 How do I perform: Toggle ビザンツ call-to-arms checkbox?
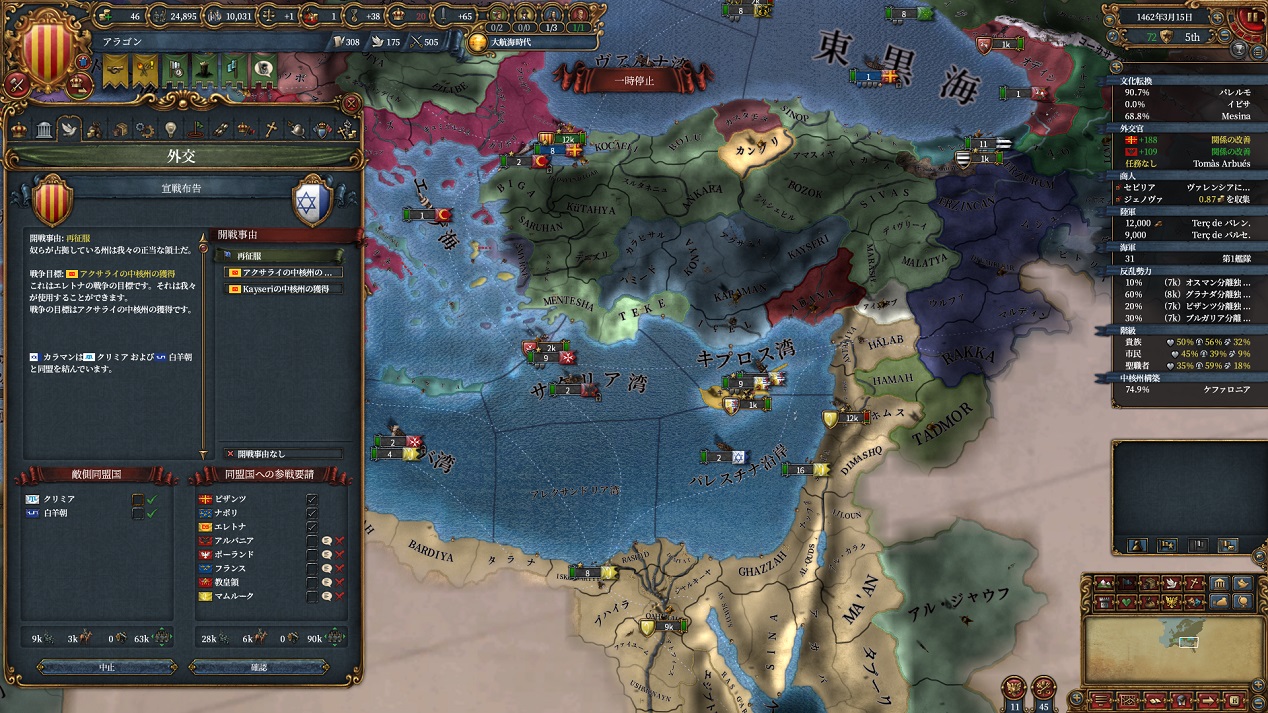tap(312, 499)
